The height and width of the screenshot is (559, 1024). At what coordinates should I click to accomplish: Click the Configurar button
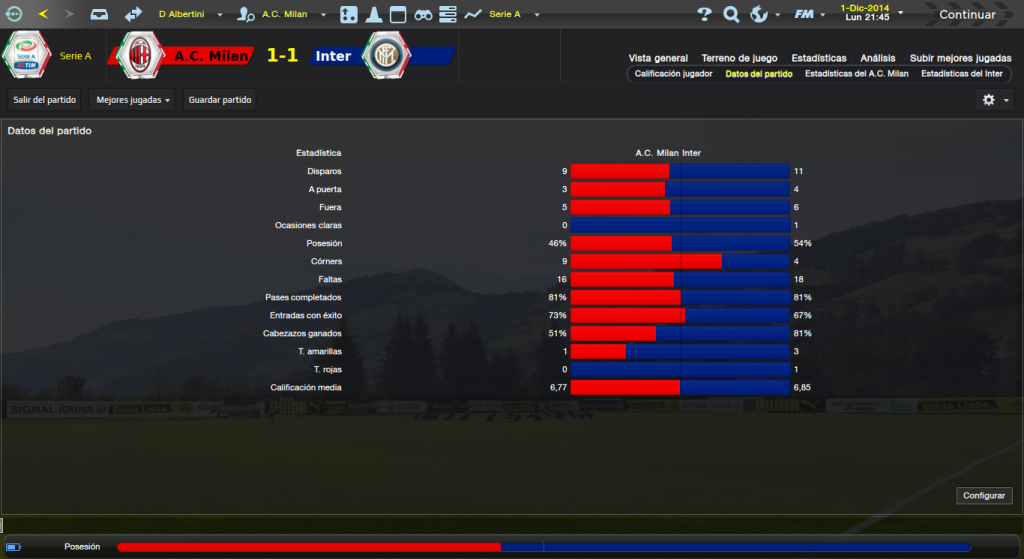985,496
